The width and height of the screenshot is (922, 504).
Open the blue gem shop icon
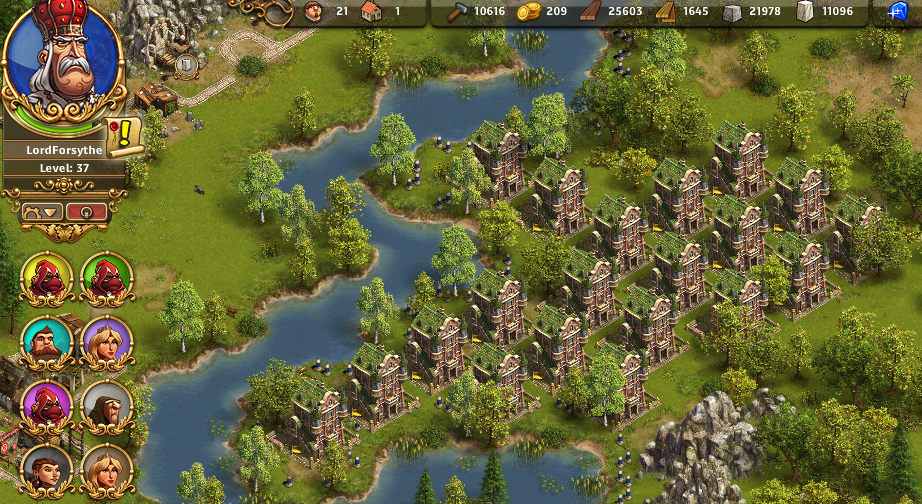click(x=897, y=12)
